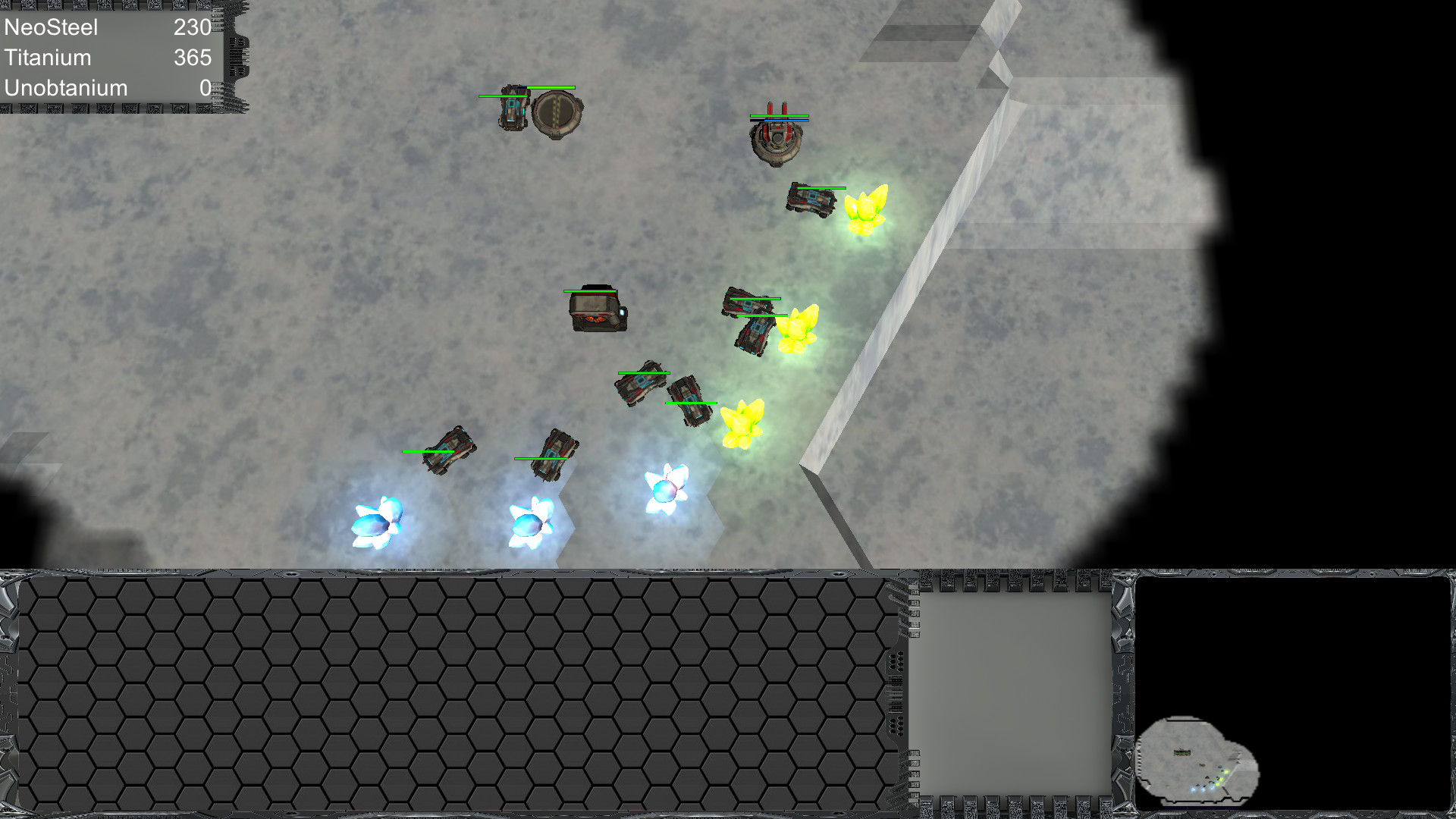Click a yellow crystal dot on the minimap
This screenshot has height=819, width=1456.
click(1225, 772)
